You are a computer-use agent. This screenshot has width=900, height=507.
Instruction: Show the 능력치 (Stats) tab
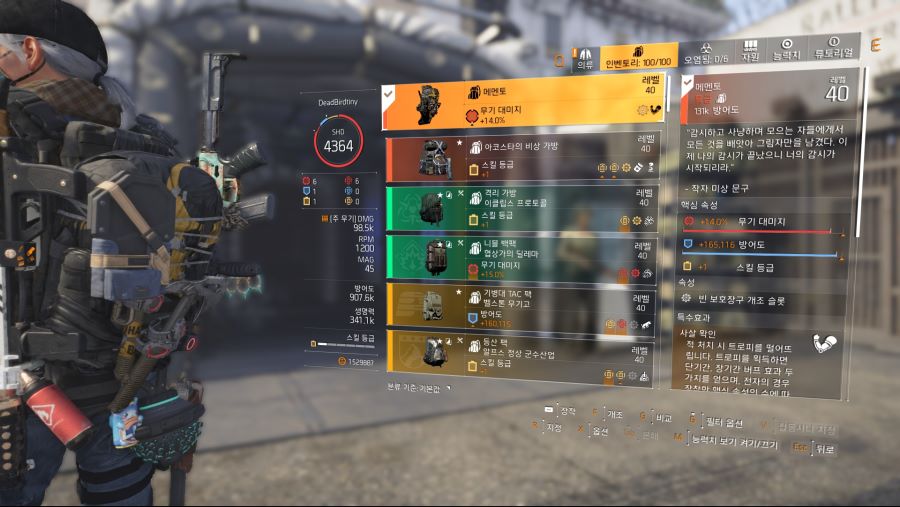(x=787, y=51)
